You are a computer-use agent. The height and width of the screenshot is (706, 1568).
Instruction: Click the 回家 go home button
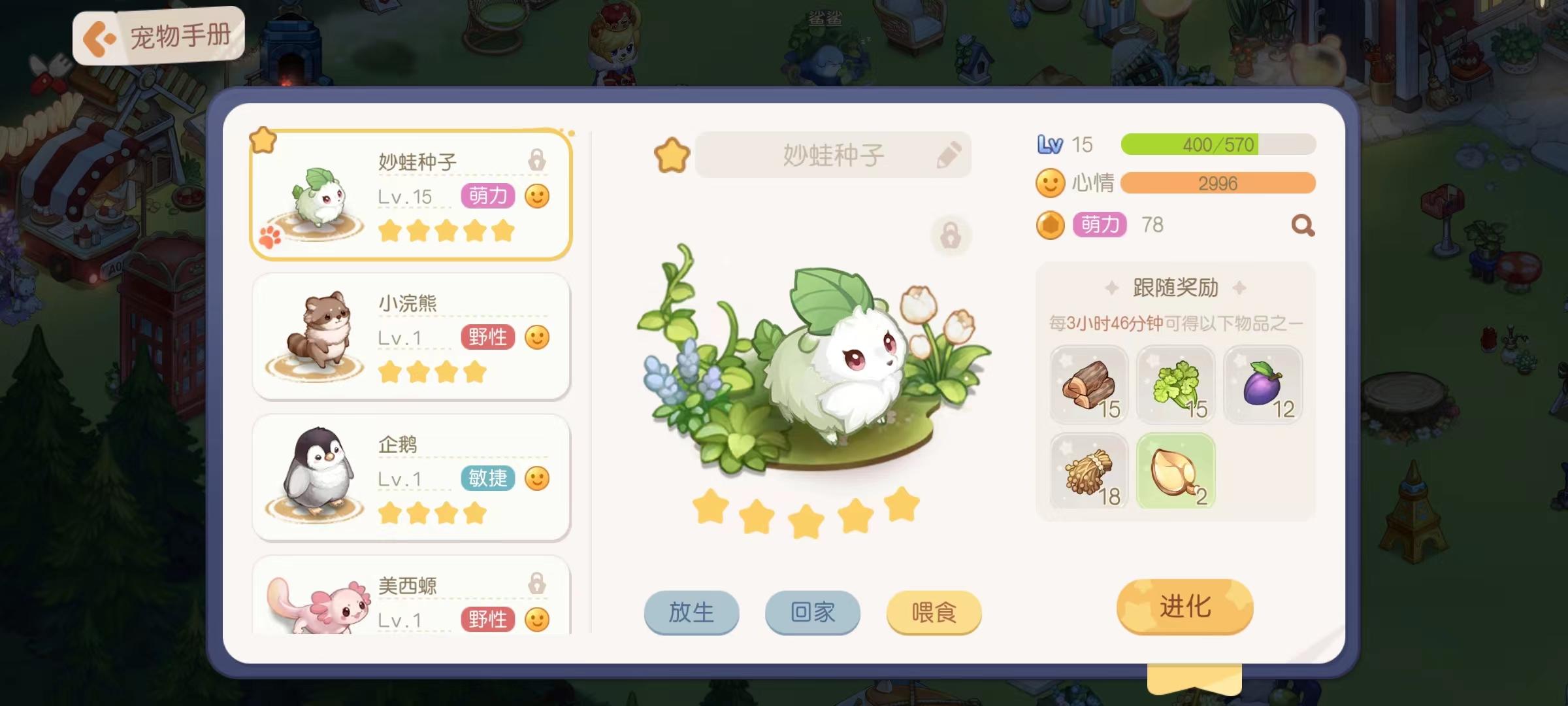click(812, 613)
